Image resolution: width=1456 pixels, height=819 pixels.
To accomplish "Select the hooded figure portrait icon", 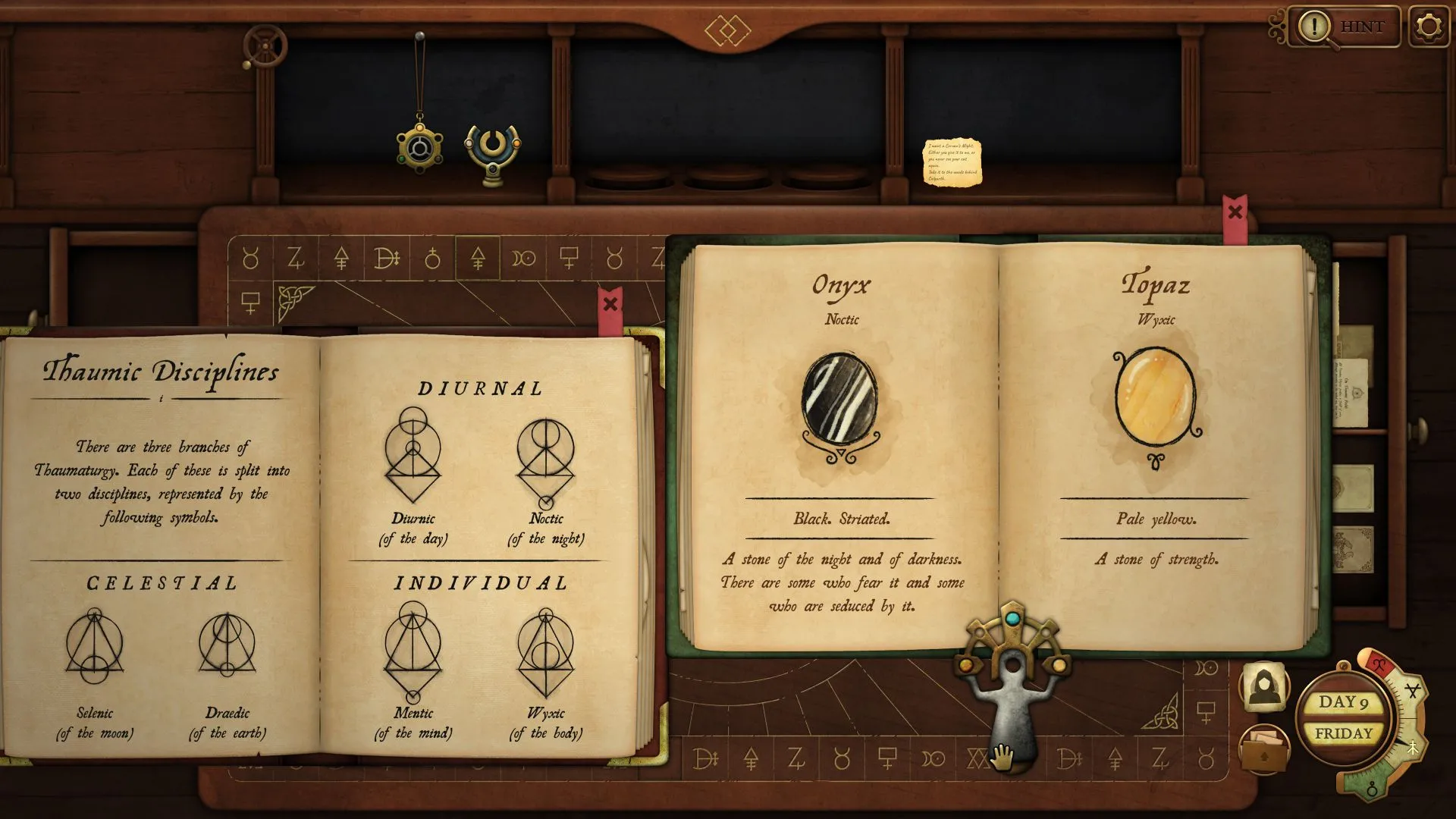I will click(1264, 687).
